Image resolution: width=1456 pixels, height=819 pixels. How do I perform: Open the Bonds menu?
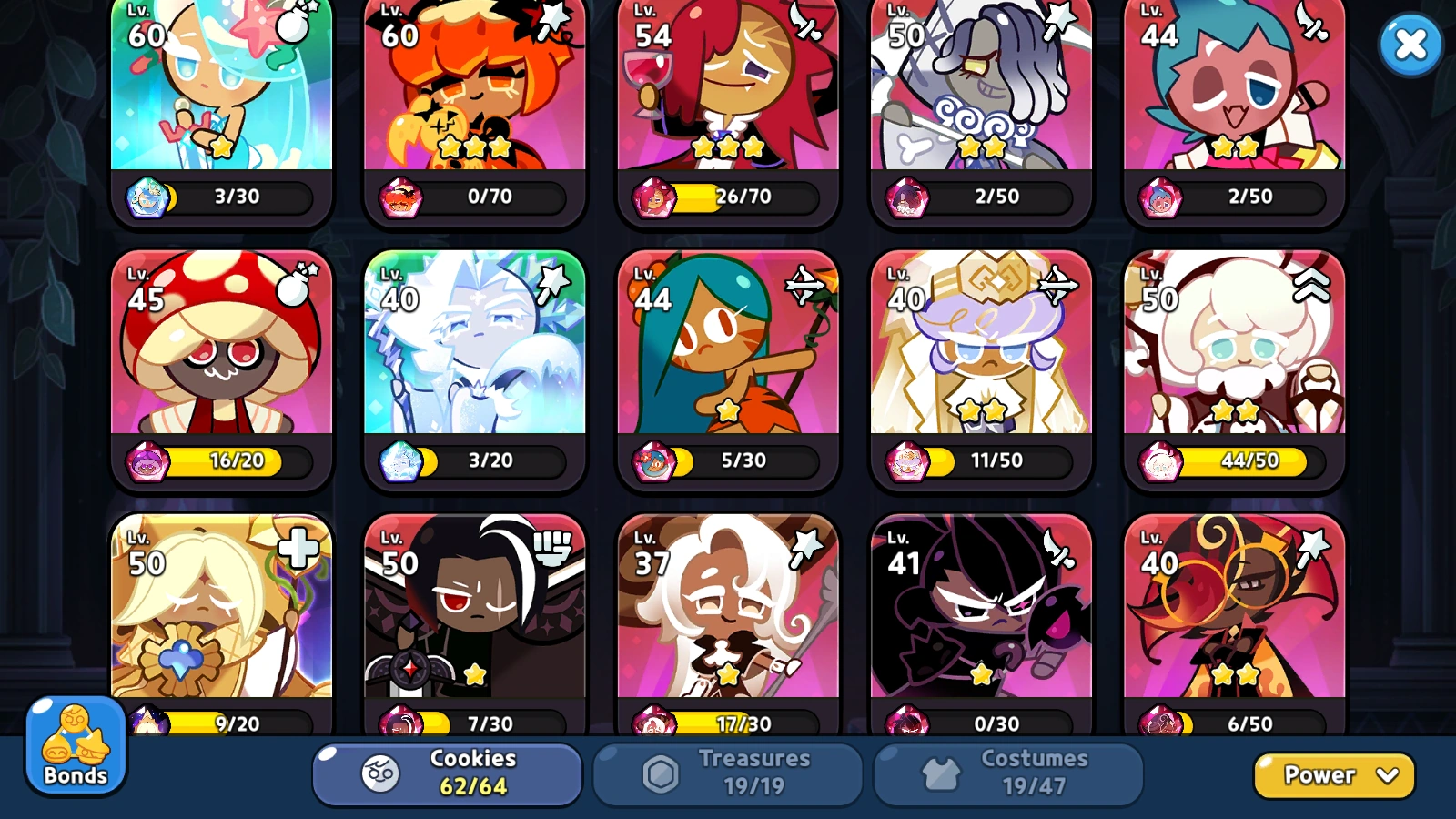click(x=75, y=746)
